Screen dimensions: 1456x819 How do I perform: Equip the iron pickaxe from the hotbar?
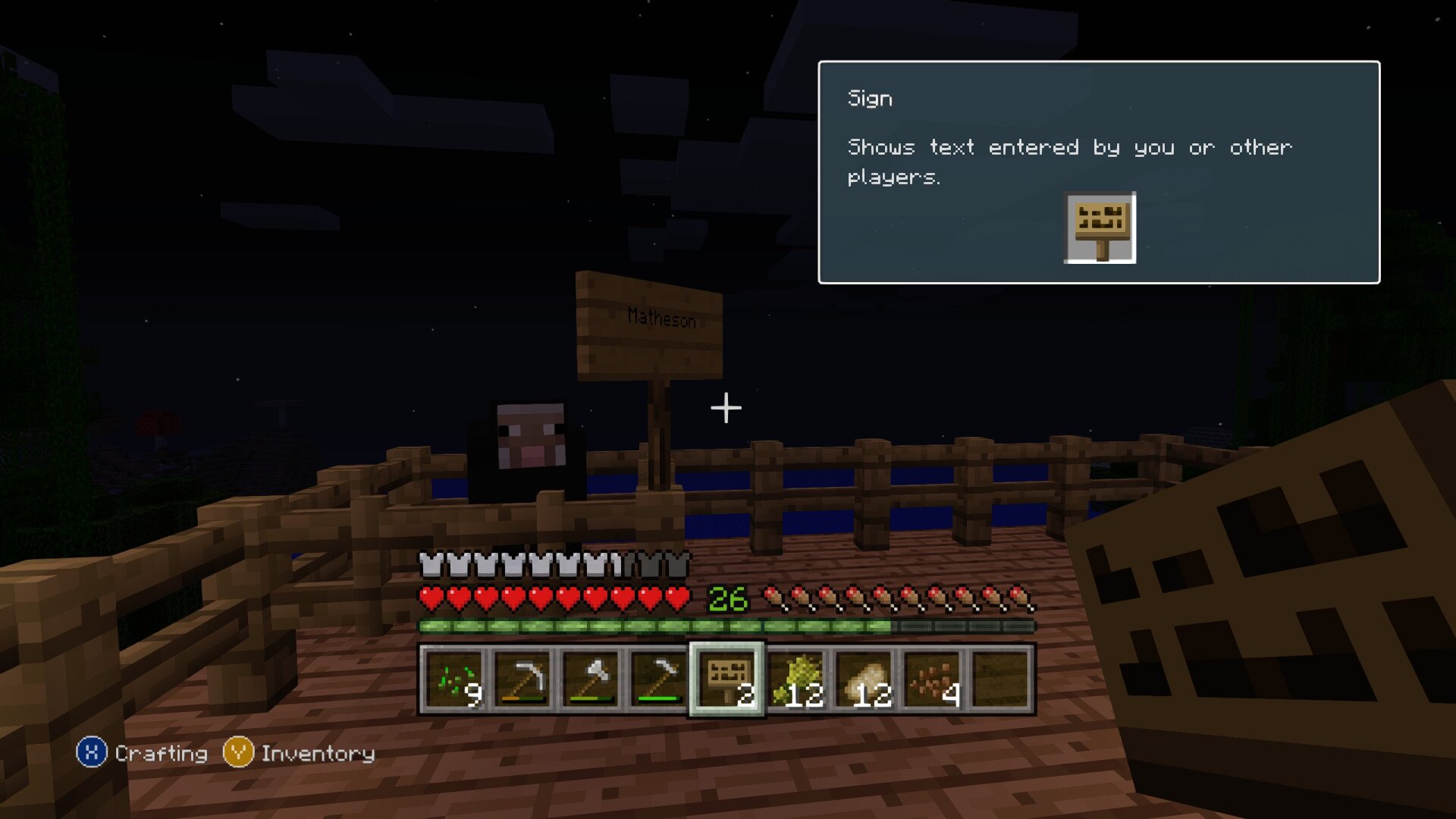(522, 679)
